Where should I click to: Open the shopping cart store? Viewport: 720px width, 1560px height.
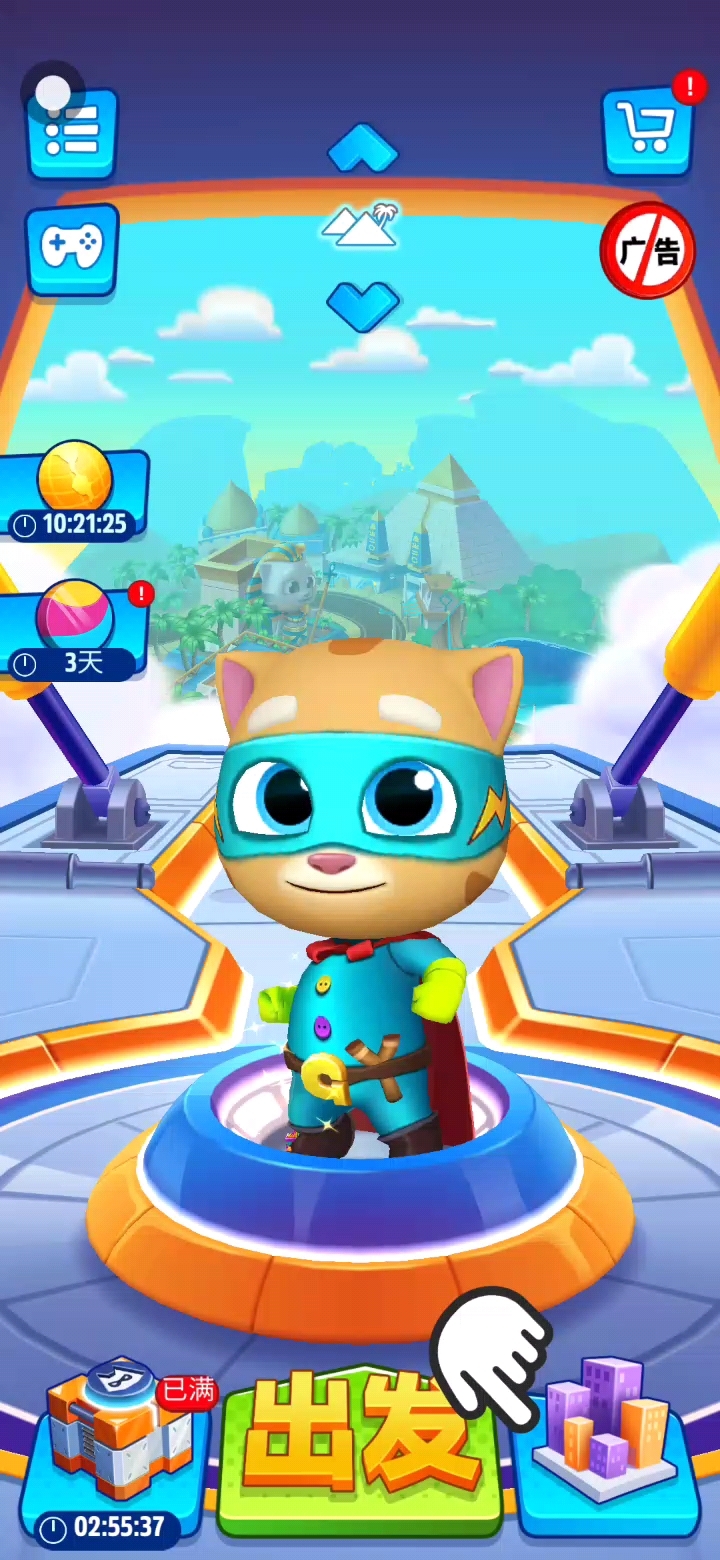pos(647,130)
